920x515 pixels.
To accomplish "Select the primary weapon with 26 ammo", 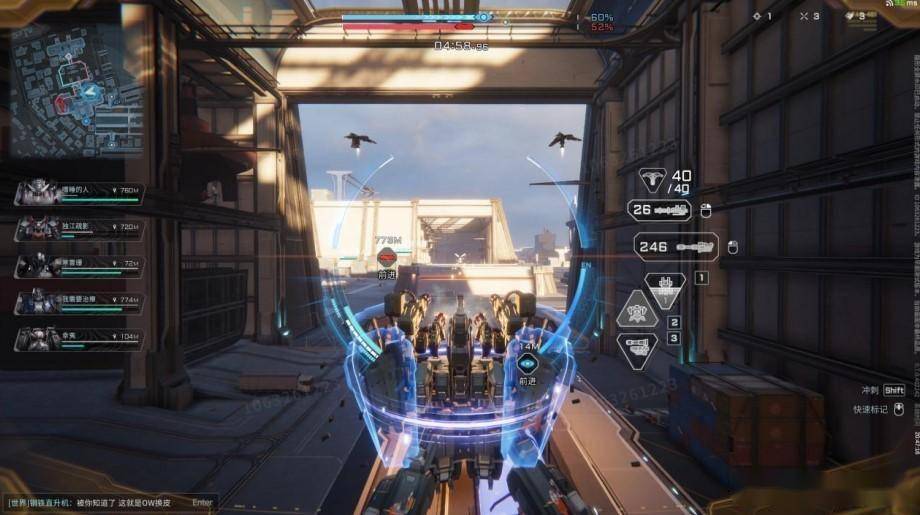I will [659, 210].
